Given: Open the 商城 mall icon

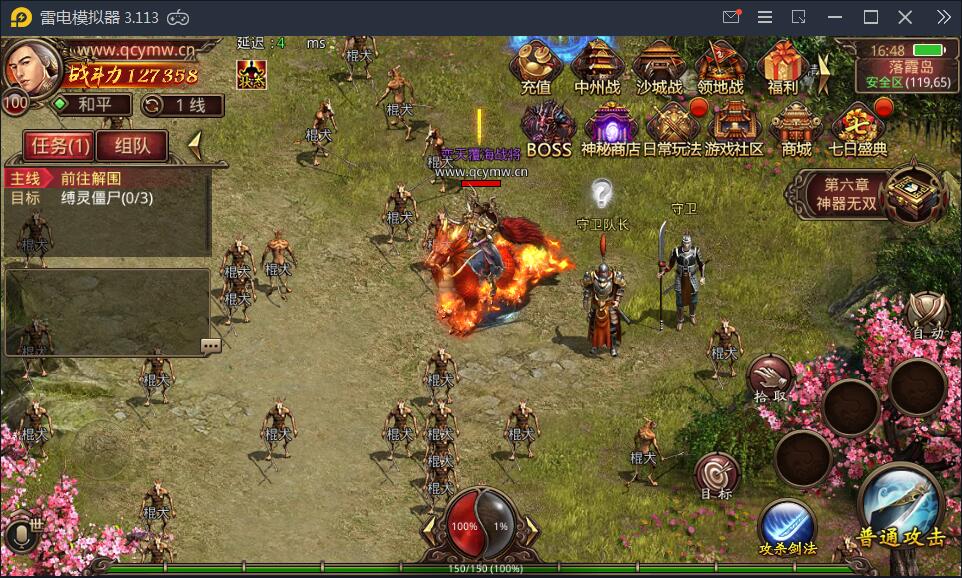Looking at the screenshot, I should [x=797, y=129].
